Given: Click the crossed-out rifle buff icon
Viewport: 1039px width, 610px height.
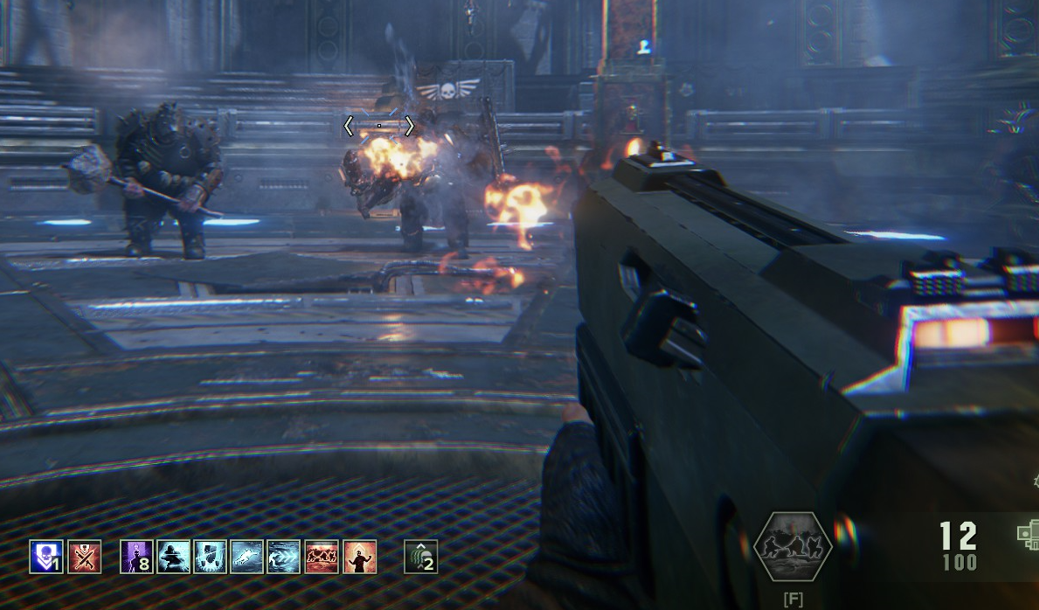Looking at the screenshot, I should pos(84,556).
